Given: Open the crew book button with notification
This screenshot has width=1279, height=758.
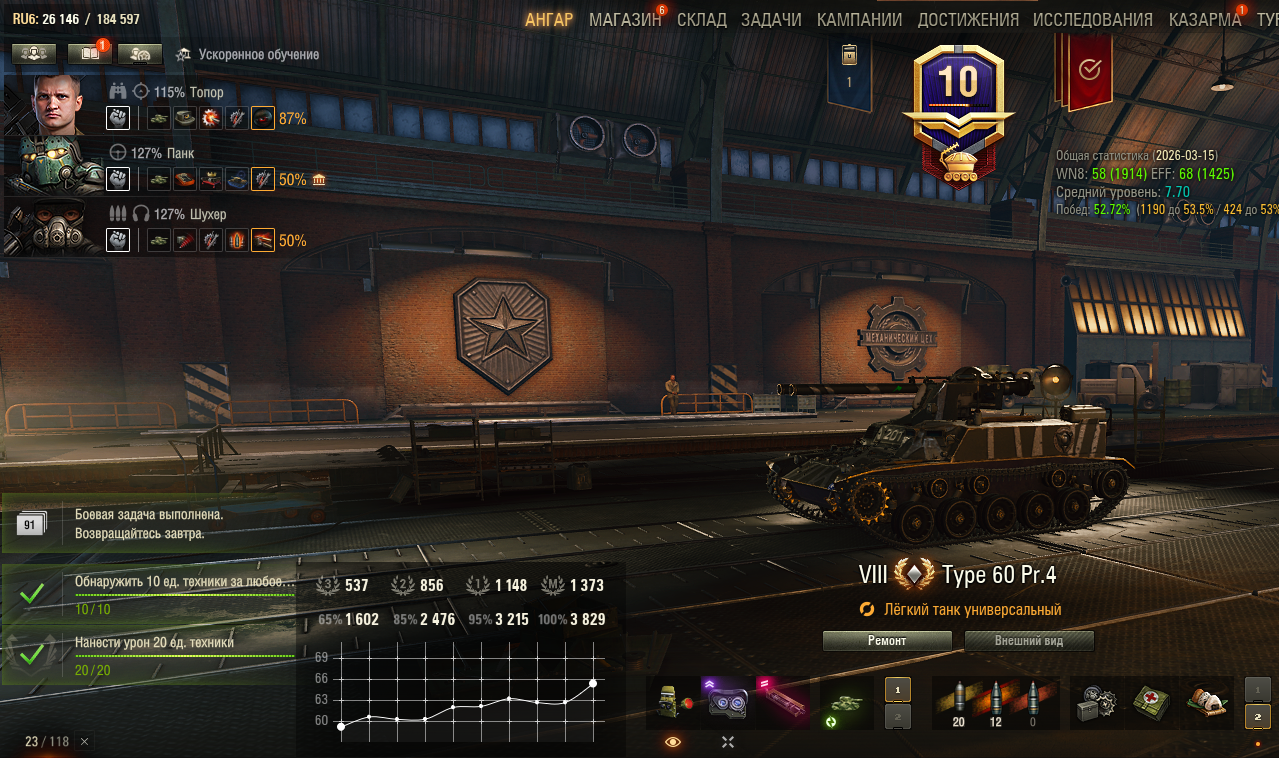Looking at the screenshot, I should click(x=89, y=54).
